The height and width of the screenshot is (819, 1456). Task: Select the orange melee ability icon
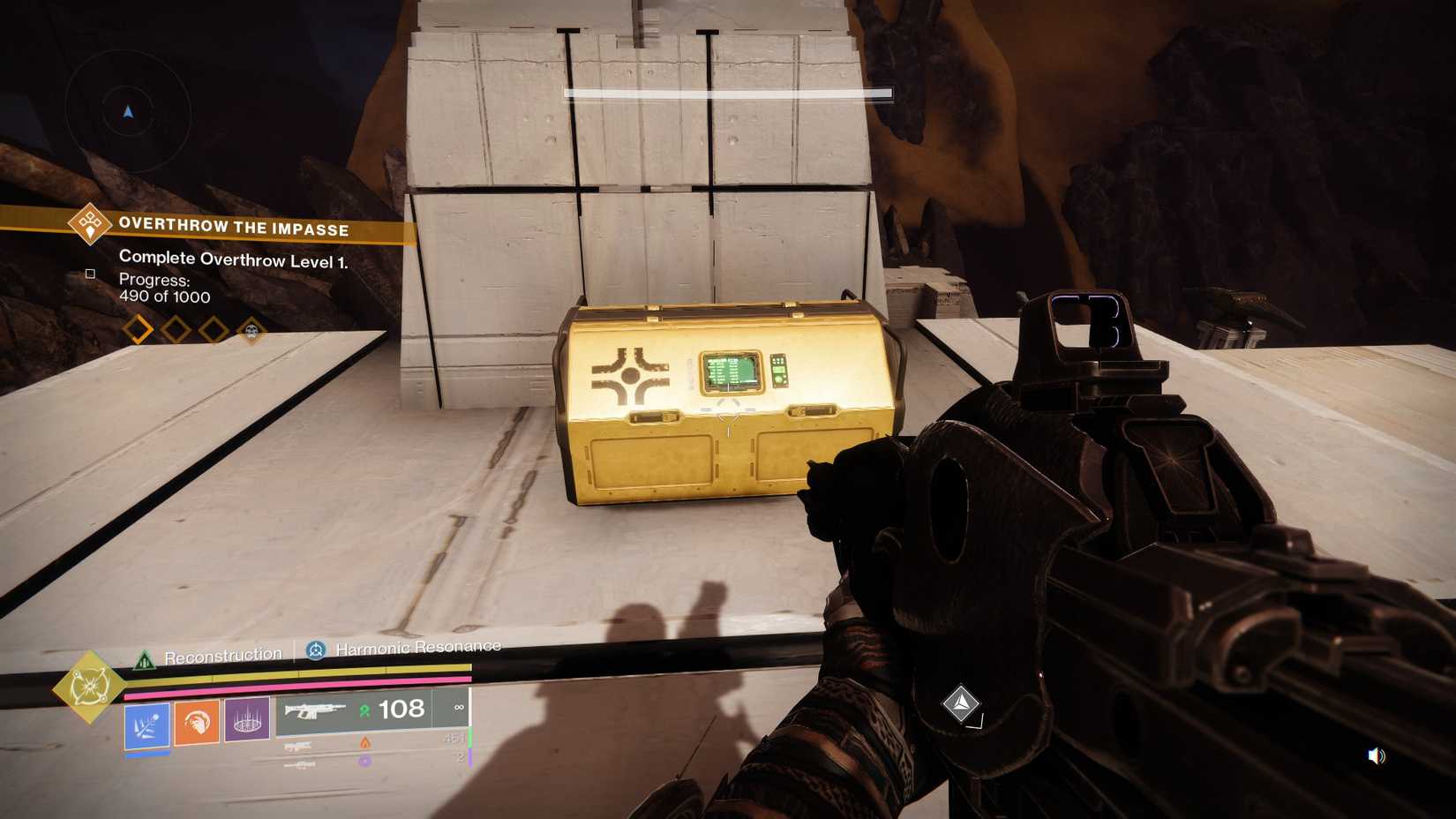(x=196, y=722)
